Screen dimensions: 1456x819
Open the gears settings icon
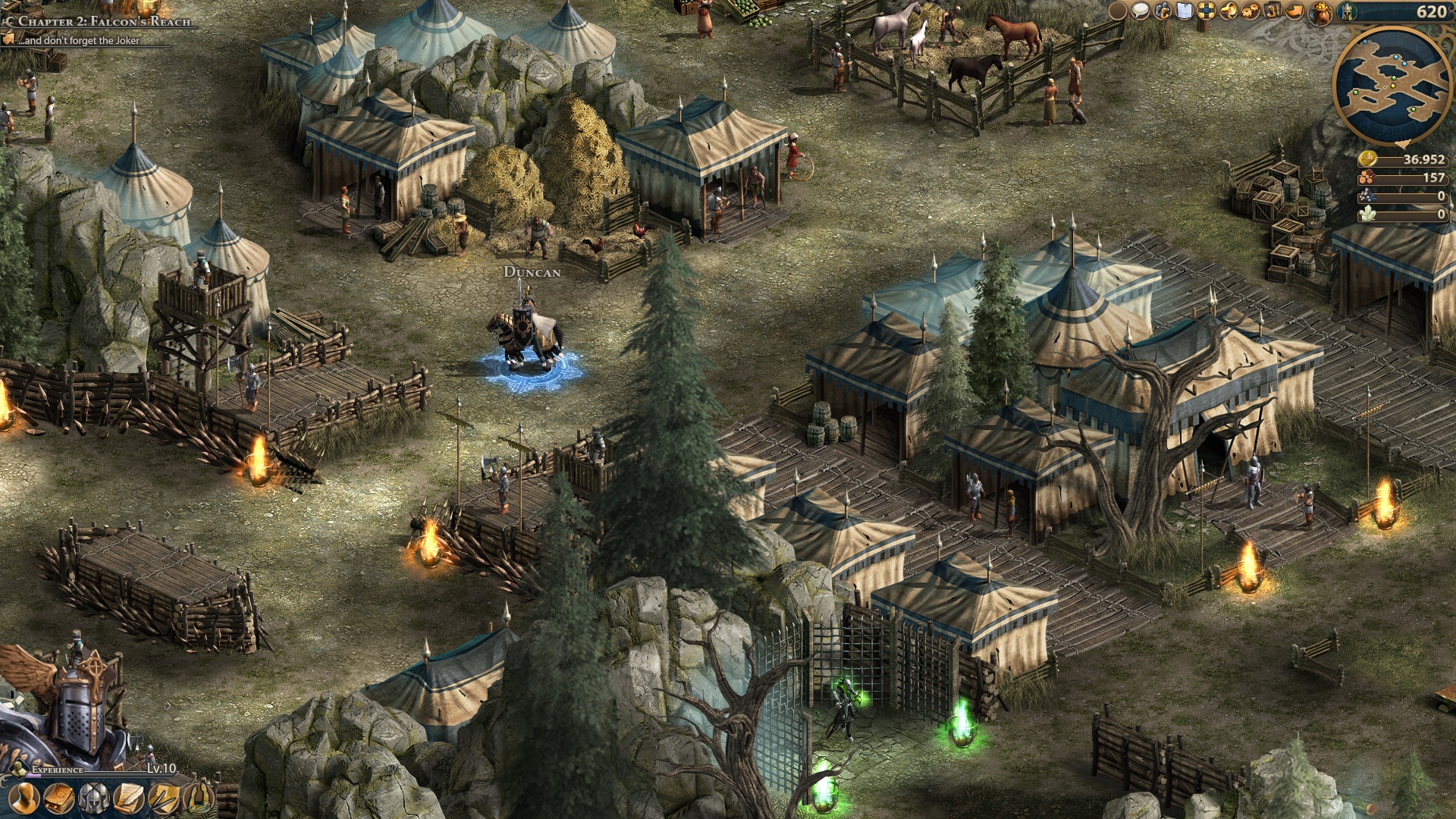1250,11
